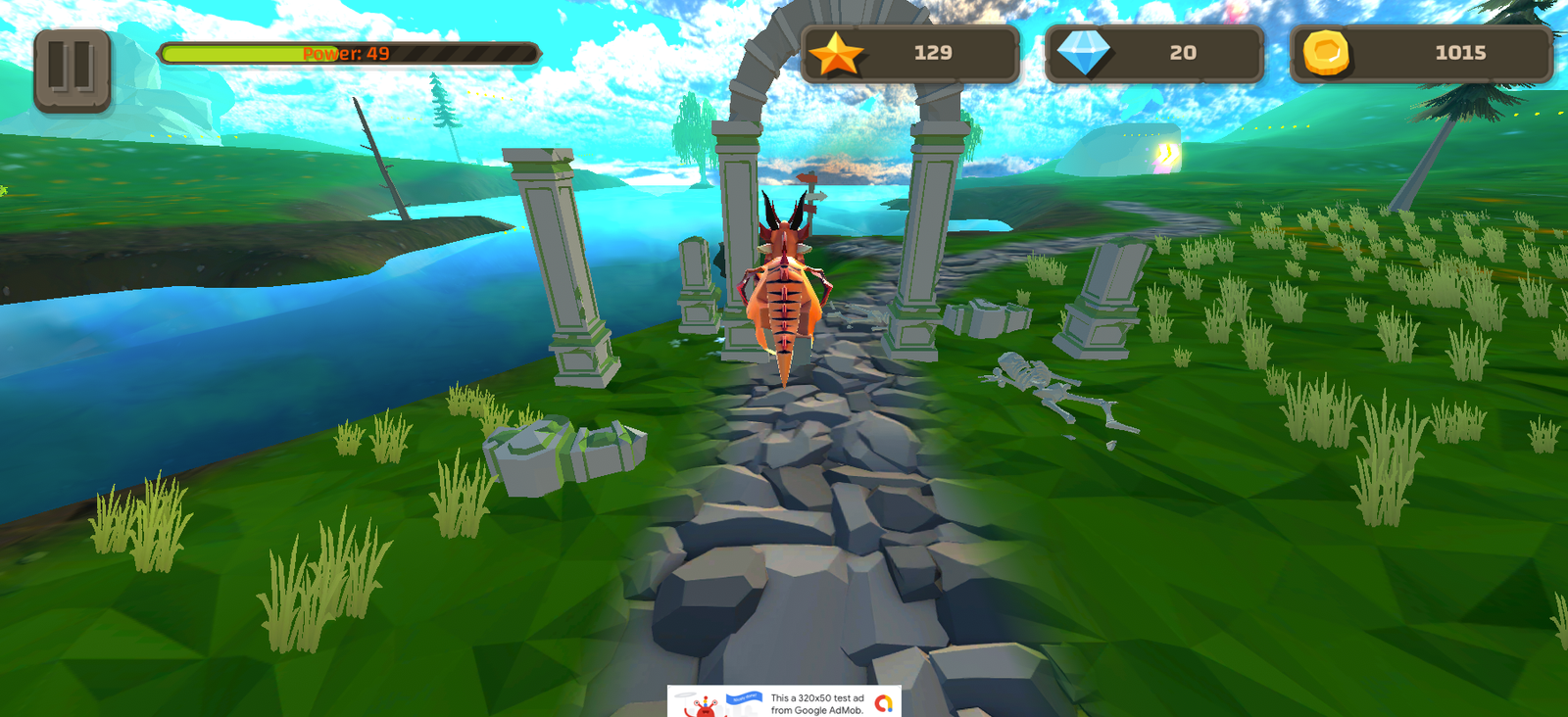The width and height of the screenshot is (1568, 717).
Task: Tap the 'This a 320x50 test ad' text
Action: pyautogui.click(x=816, y=698)
